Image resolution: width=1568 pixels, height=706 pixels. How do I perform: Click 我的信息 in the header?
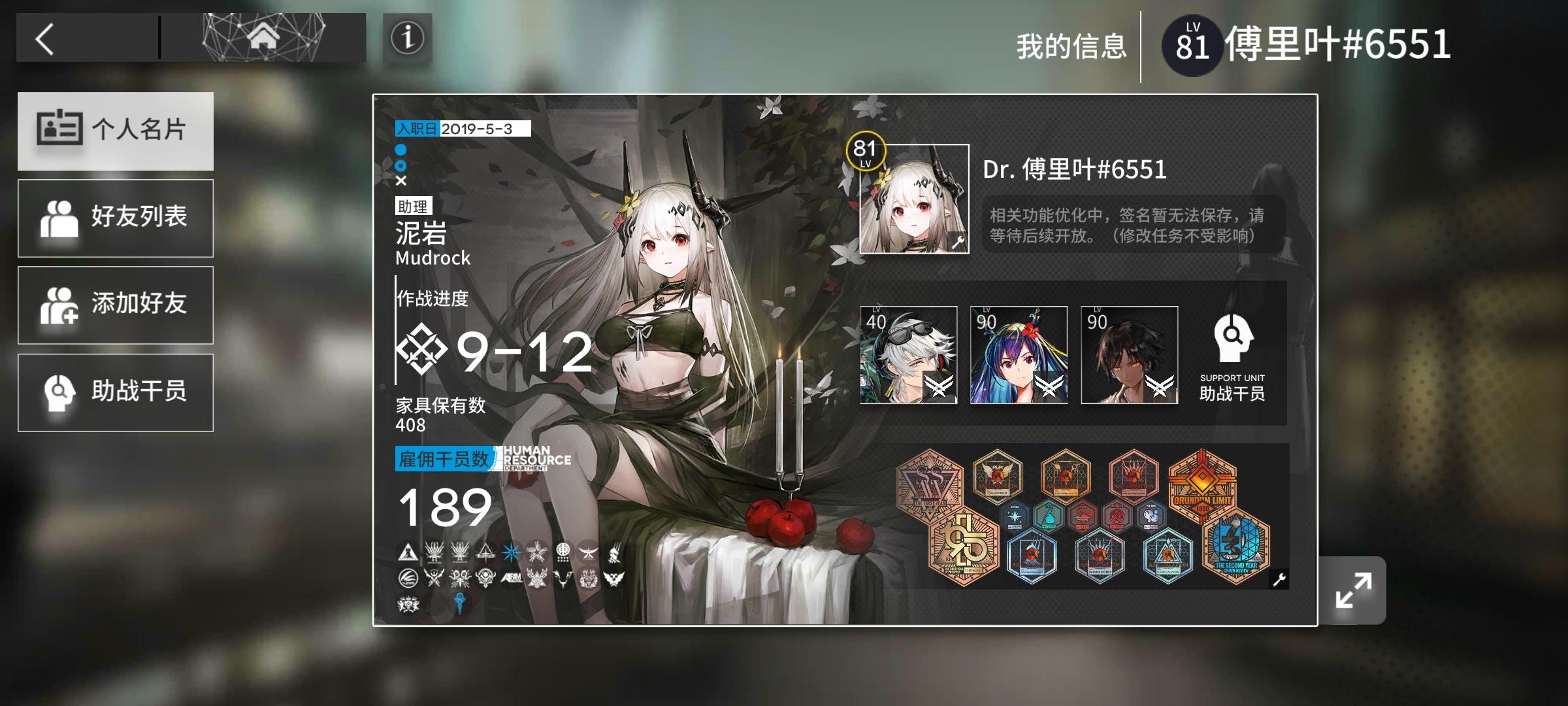pyautogui.click(x=1070, y=44)
